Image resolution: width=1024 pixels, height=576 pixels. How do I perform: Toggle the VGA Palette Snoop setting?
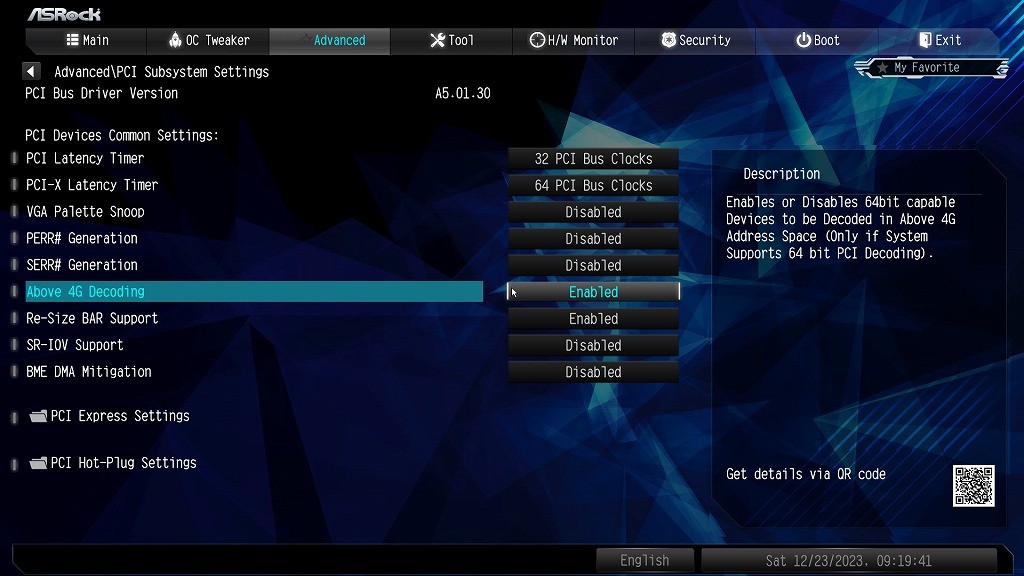[x=593, y=212]
